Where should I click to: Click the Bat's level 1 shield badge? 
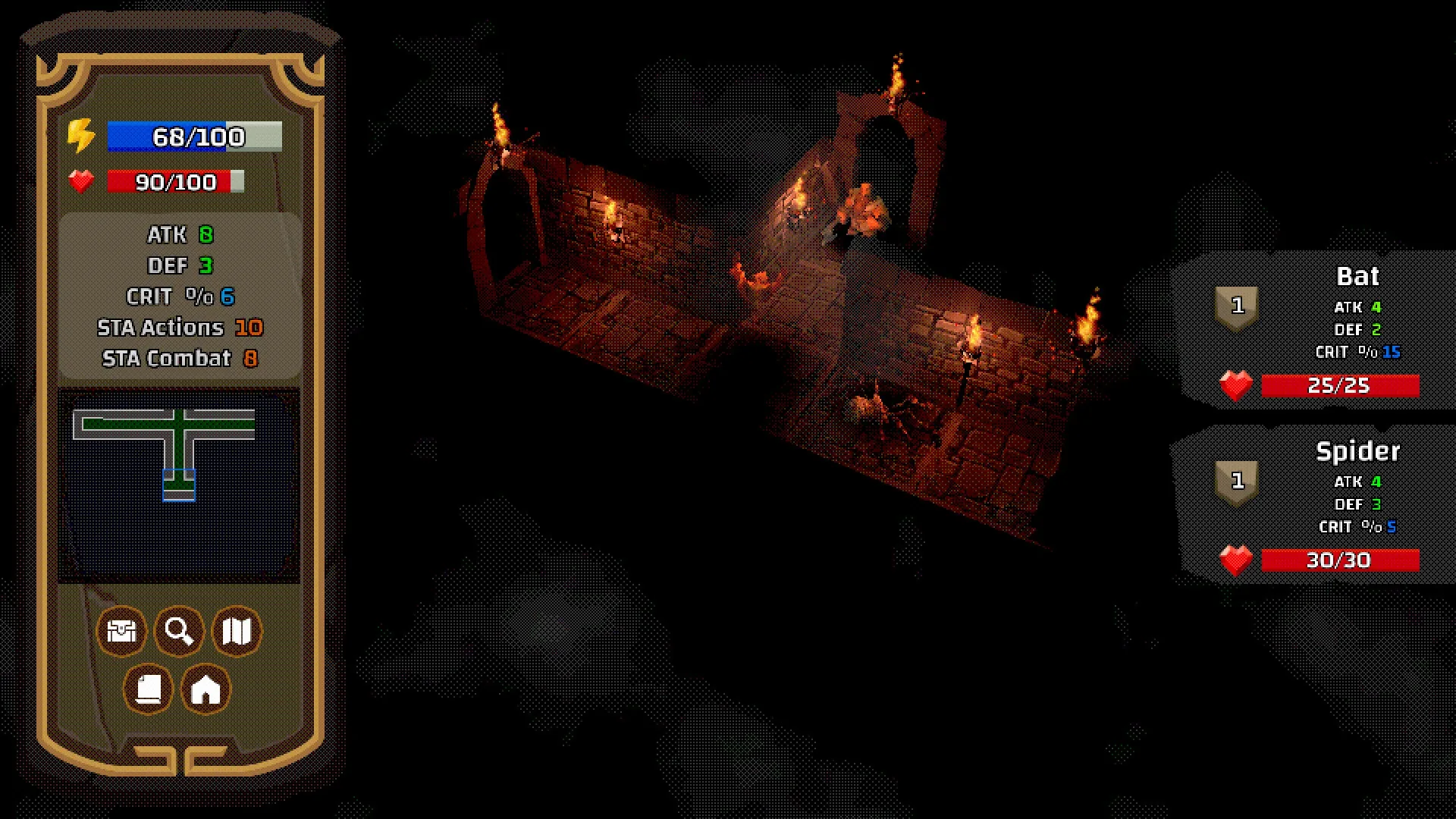point(1238,306)
